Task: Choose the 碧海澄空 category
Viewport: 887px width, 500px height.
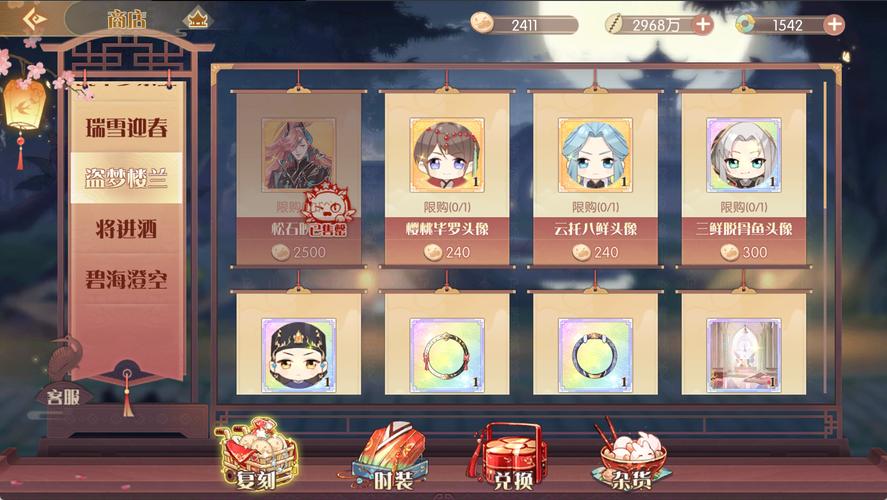Action: (x=126, y=279)
